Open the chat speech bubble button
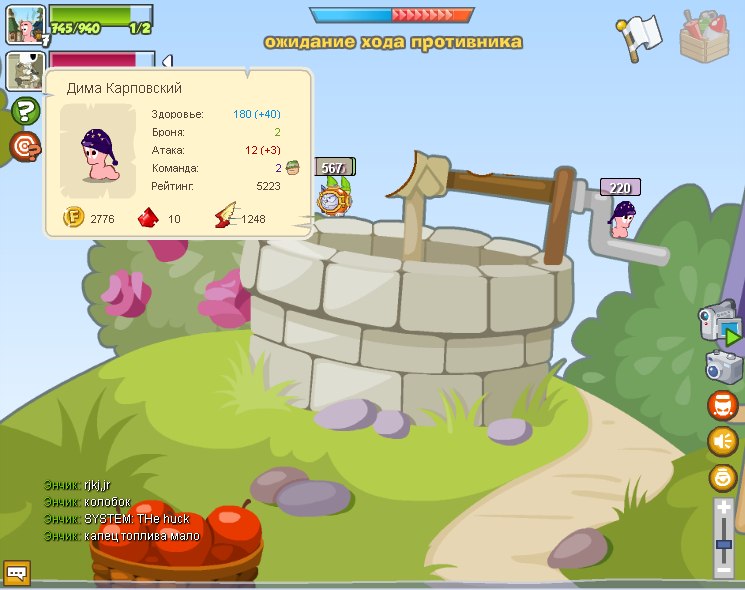 pos(18,573)
